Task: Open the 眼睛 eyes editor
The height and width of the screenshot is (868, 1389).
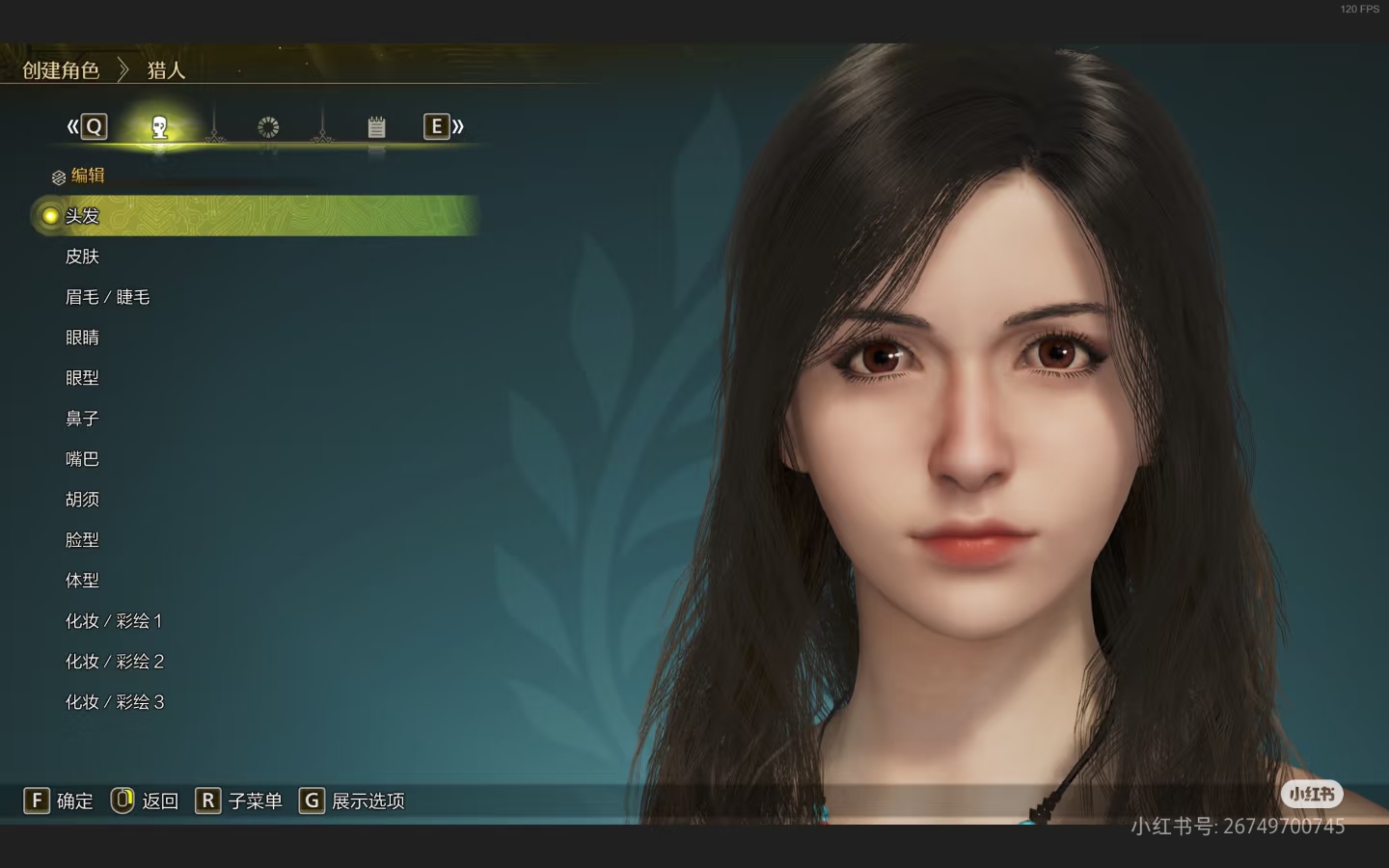Action: [x=83, y=338]
